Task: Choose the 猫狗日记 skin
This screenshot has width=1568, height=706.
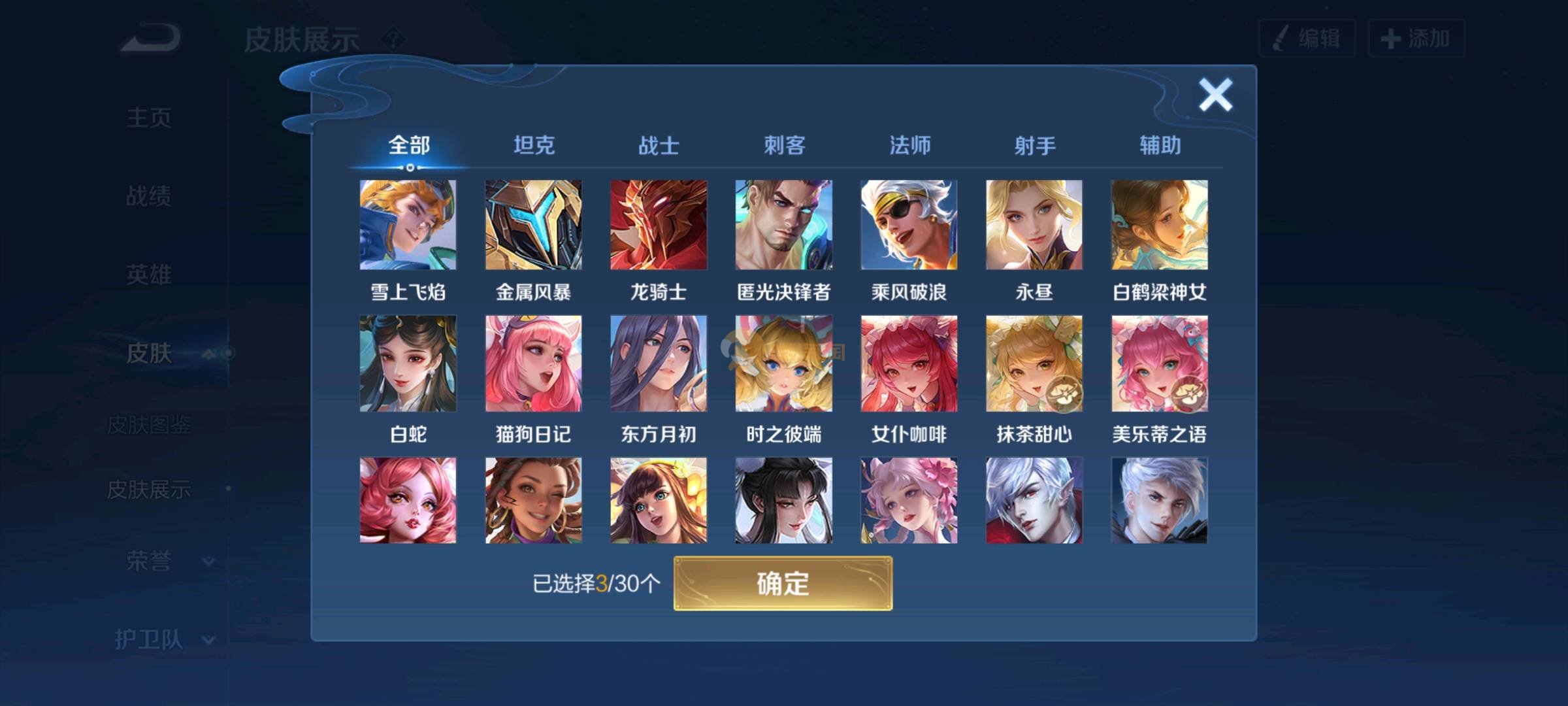Action: (x=533, y=363)
